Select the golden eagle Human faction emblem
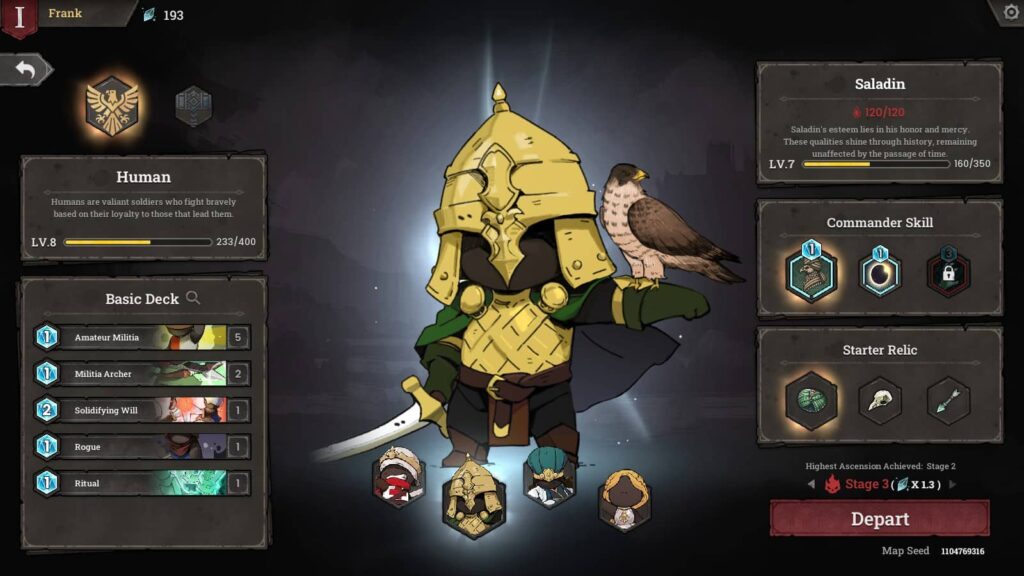The width and height of the screenshot is (1024, 576). tap(111, 104)
